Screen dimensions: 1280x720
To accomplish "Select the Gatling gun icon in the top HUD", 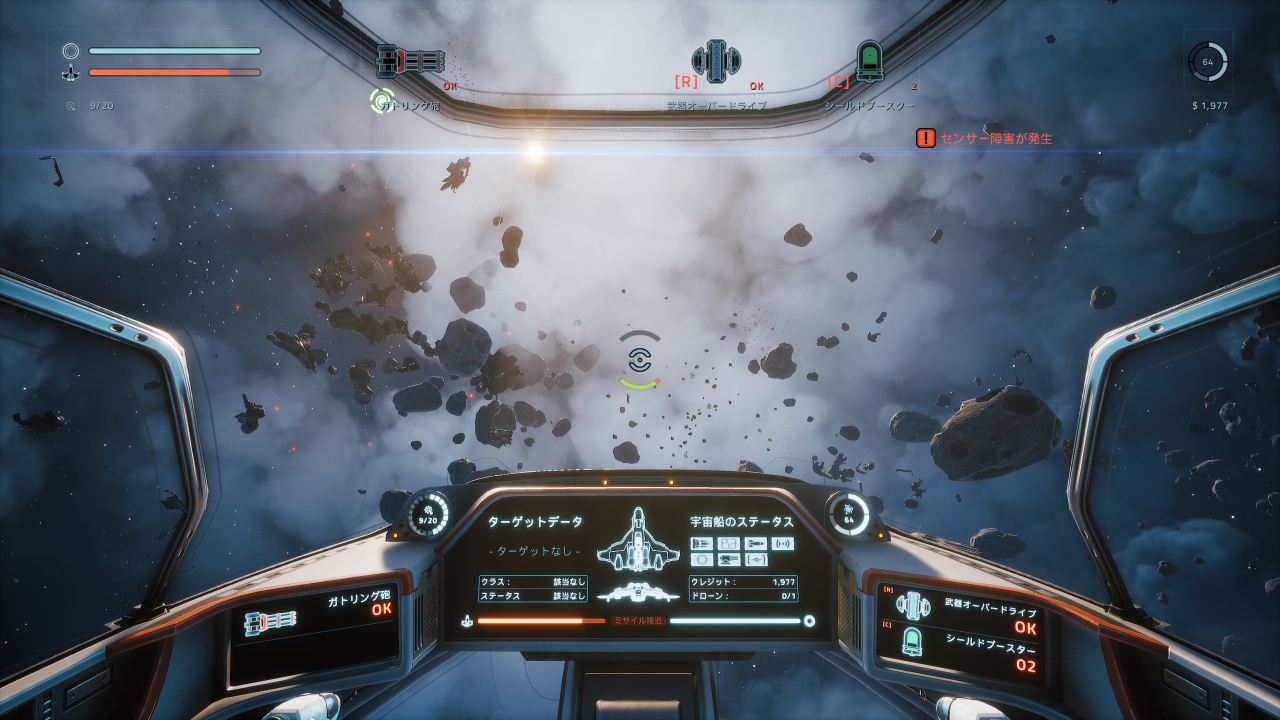I will click(x=410, y=62).
